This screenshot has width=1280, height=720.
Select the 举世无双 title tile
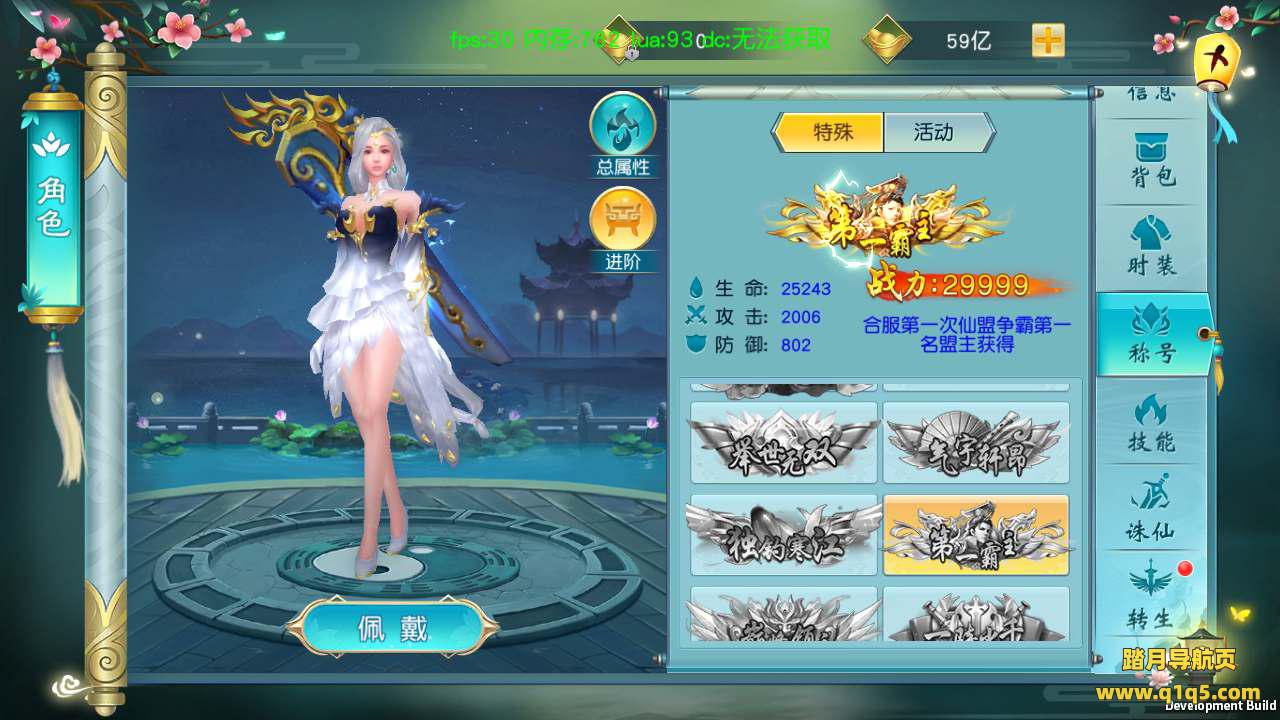[x=783, y=443]
